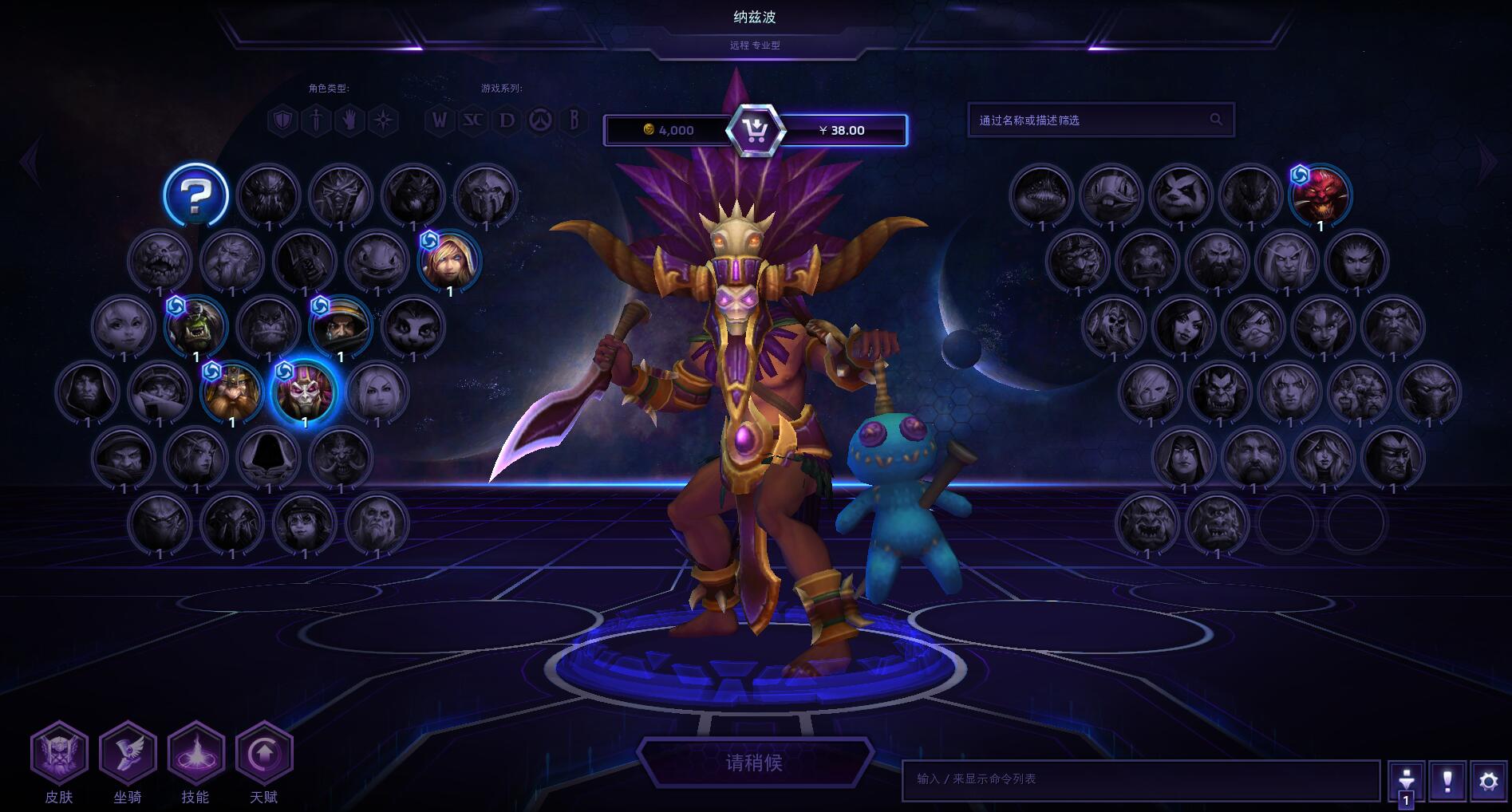1512x812 pixels.
Task: Filter heroes by Warcraft universe
Action: click(439, 120)
